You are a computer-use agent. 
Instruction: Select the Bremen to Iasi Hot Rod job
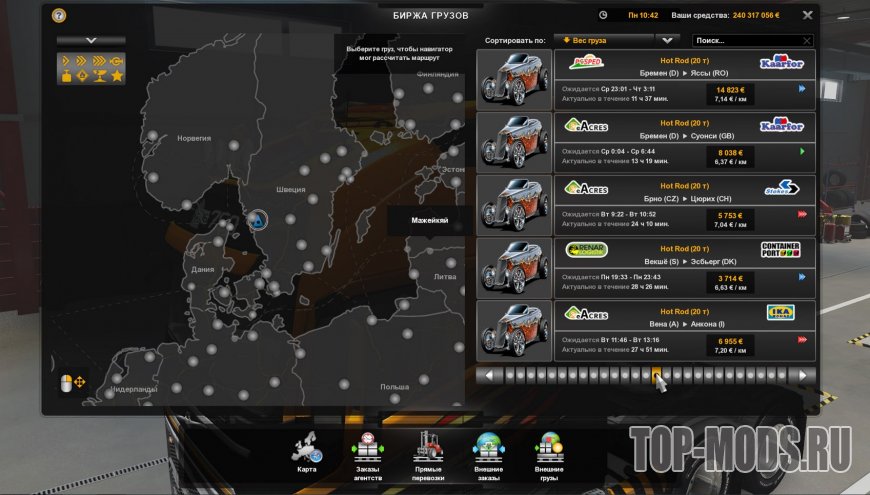[x=684, y=79]
